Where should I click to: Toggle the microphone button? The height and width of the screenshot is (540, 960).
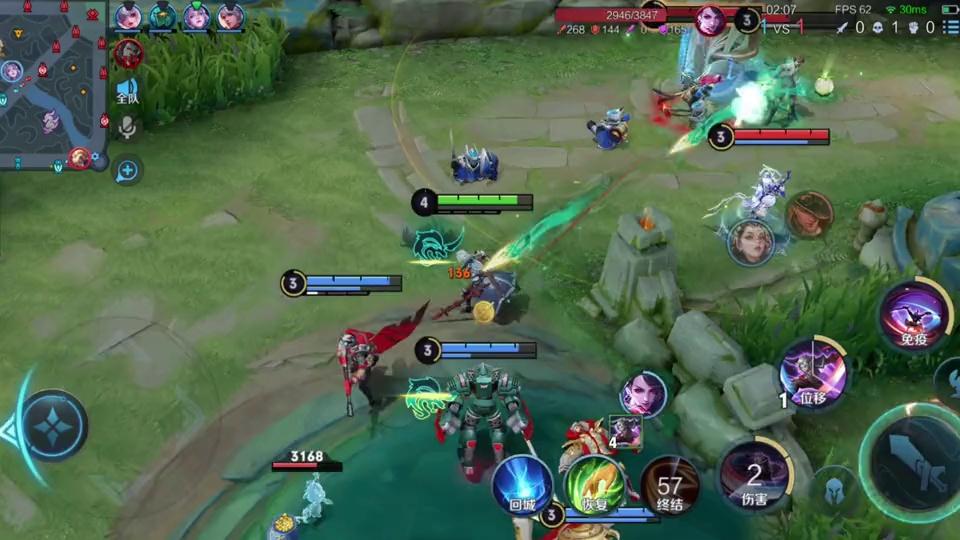click(127, 127)
